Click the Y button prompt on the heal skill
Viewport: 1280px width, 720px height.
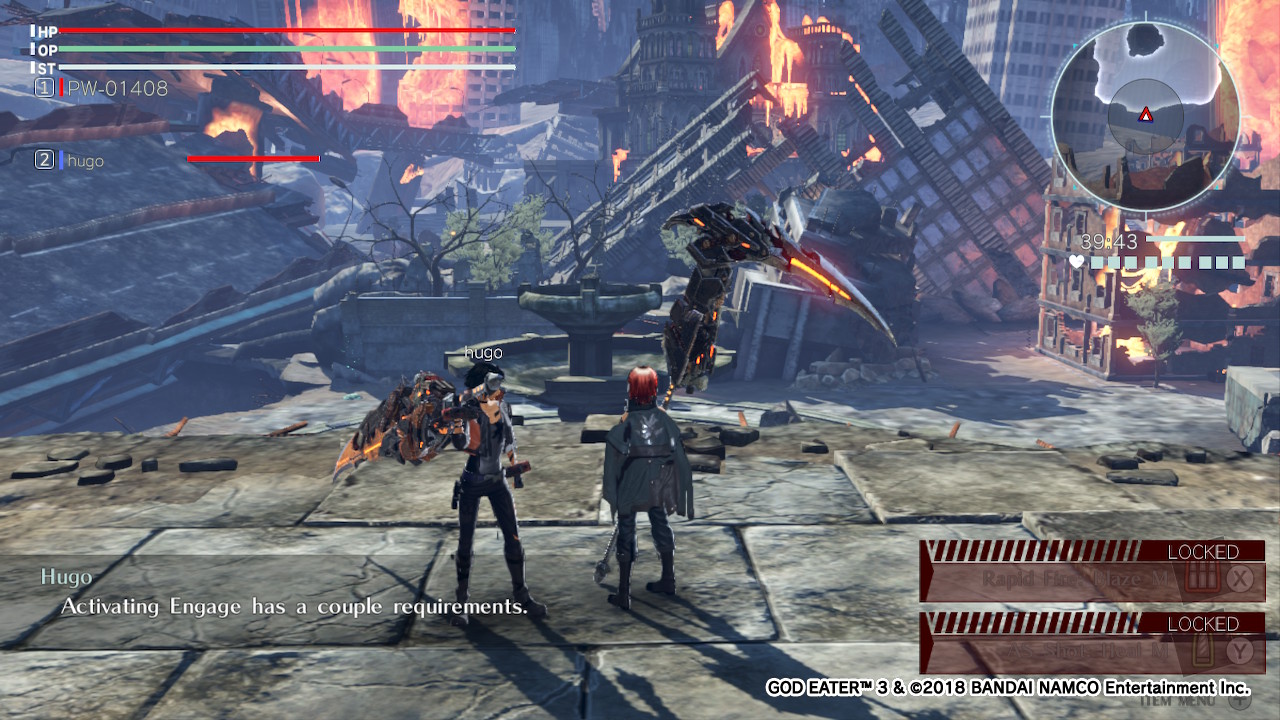(1239, 651)
